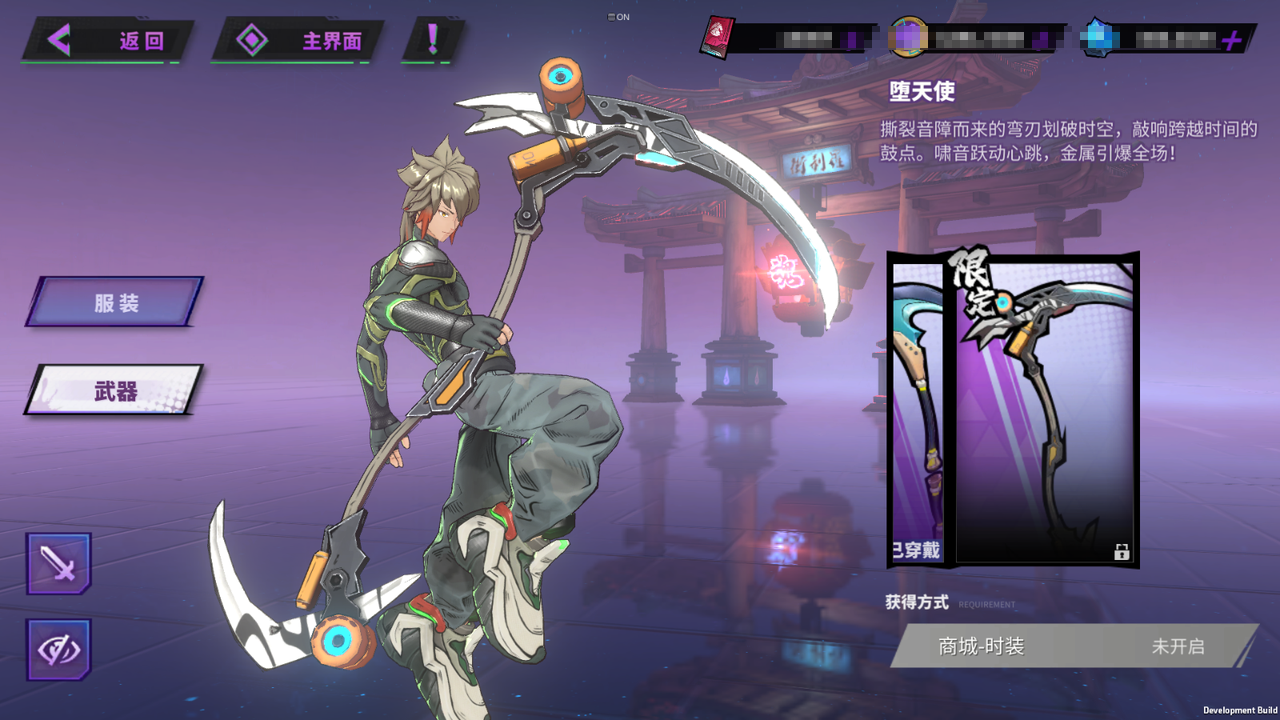
Task: Switch to the 服装 outfit tab
Action: pyautogui.click(x=116, y=302)
